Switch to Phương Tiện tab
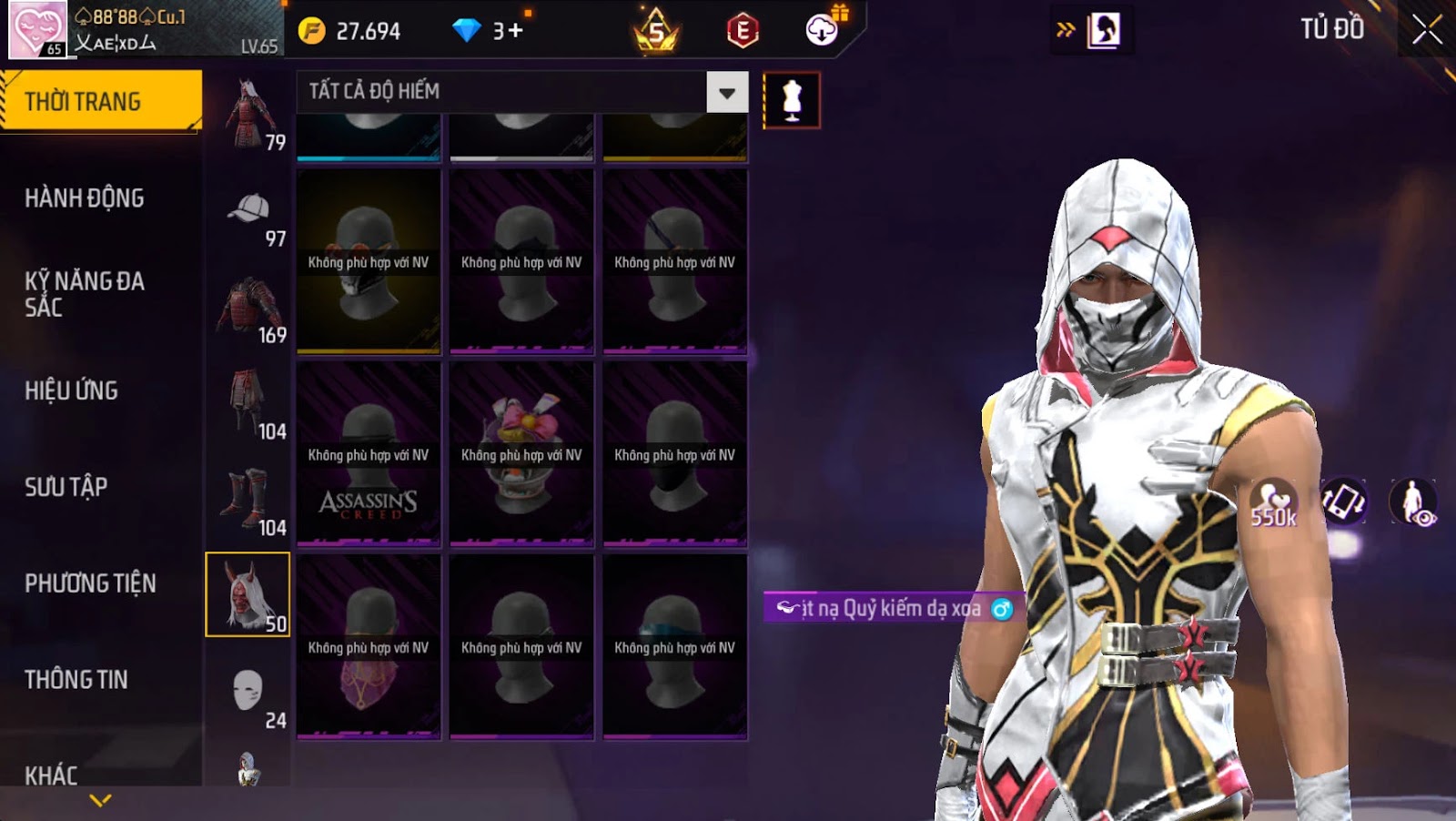Image resolution: width=1456 pixels, height=821 pixels. pyautogui.click(x=90, y=583)
